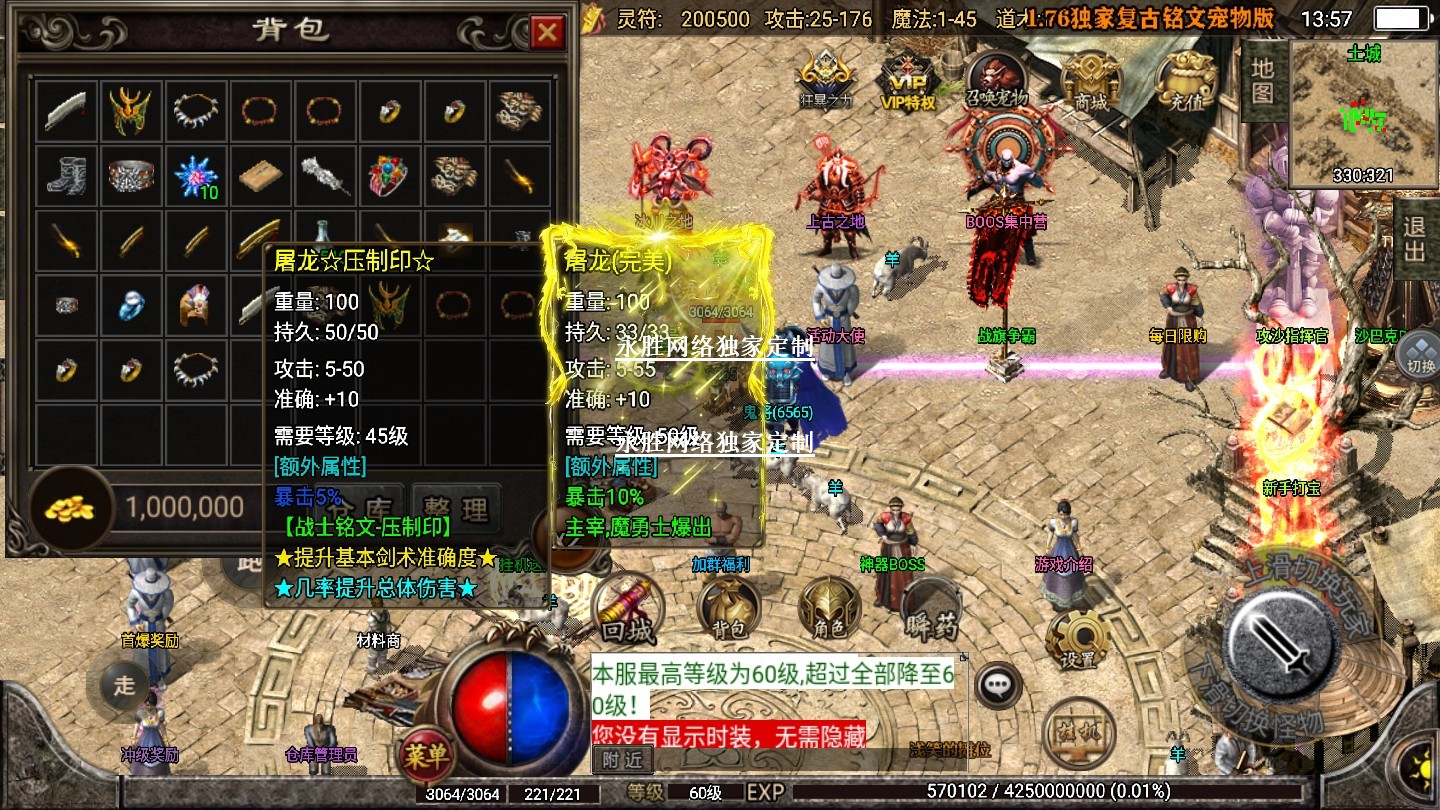The image size is (1440, 810).
Task: Select the green horned helmet in backpack
Action: pos(130,111)
